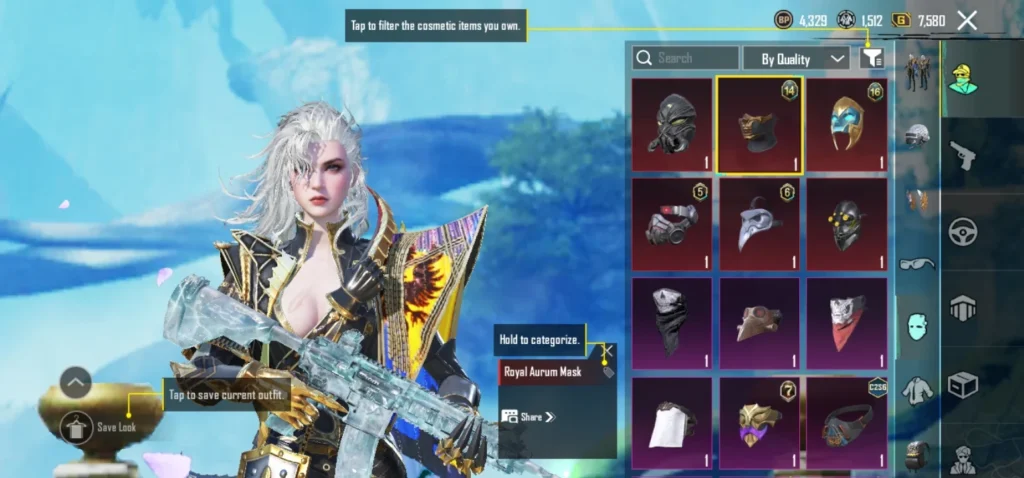Screen dimensions: 1024x478
Task: Select the skull mask with red bandana
Action: 847,323
